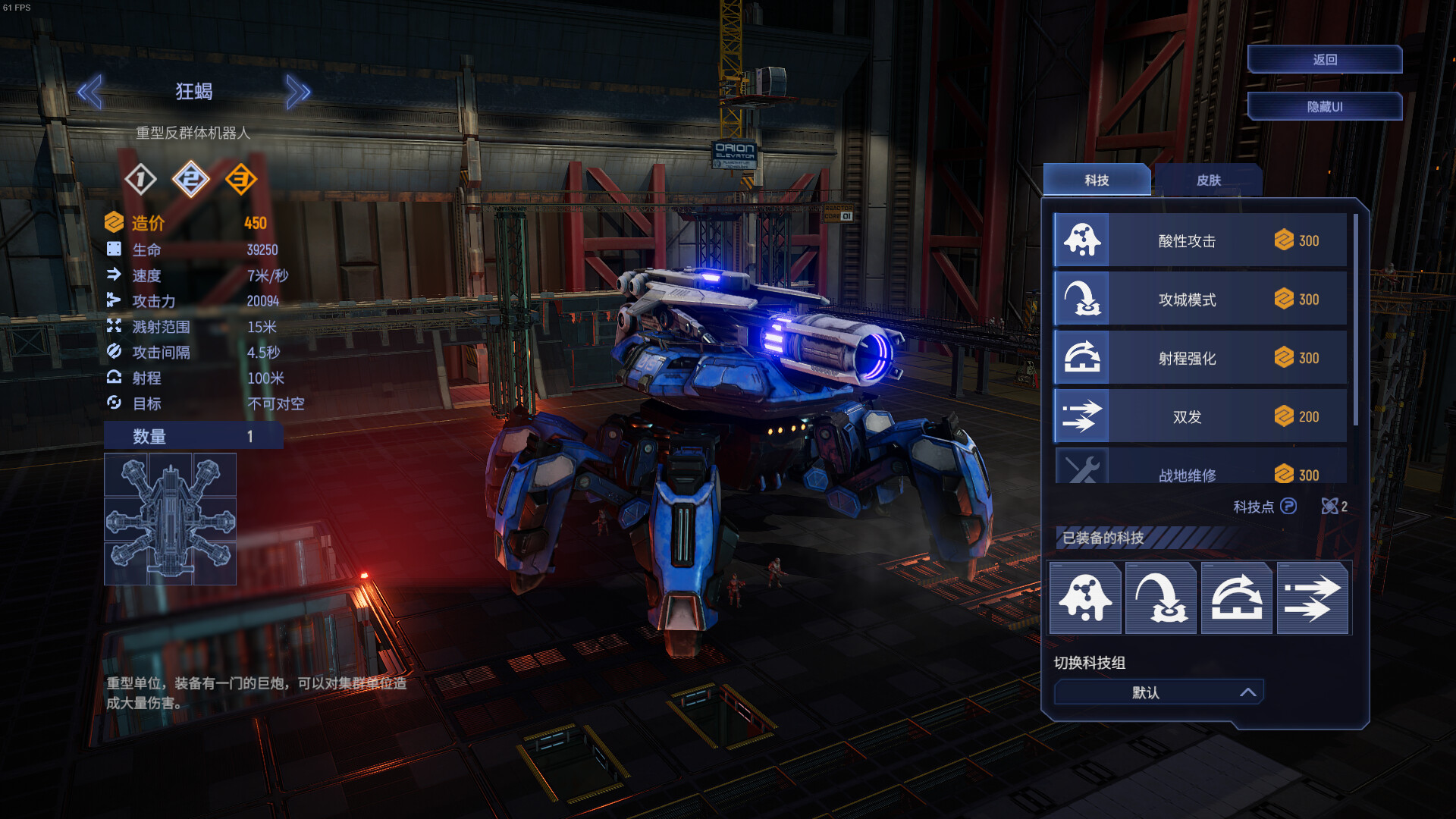Select the orange level 3 badge
The height and width of the screenshot is (819, 1456).
tap(241, 180)
